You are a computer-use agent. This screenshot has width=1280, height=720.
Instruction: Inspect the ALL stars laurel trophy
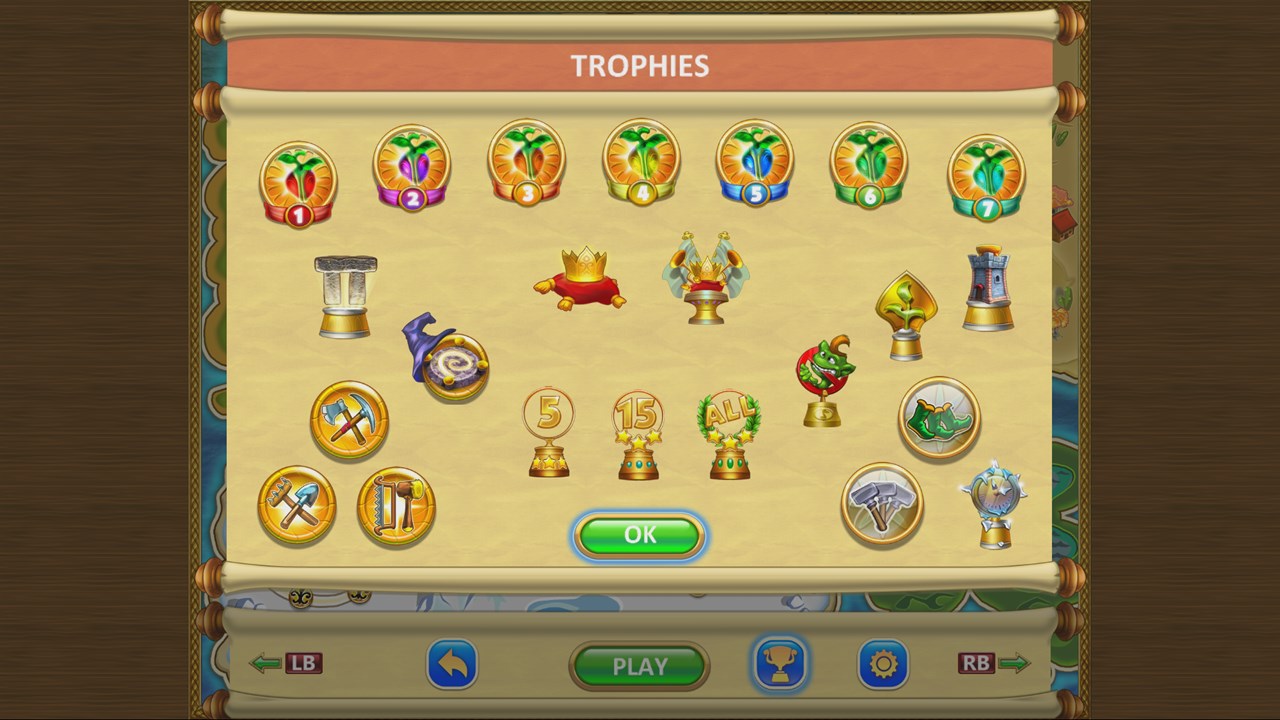(x=729, y=434)
